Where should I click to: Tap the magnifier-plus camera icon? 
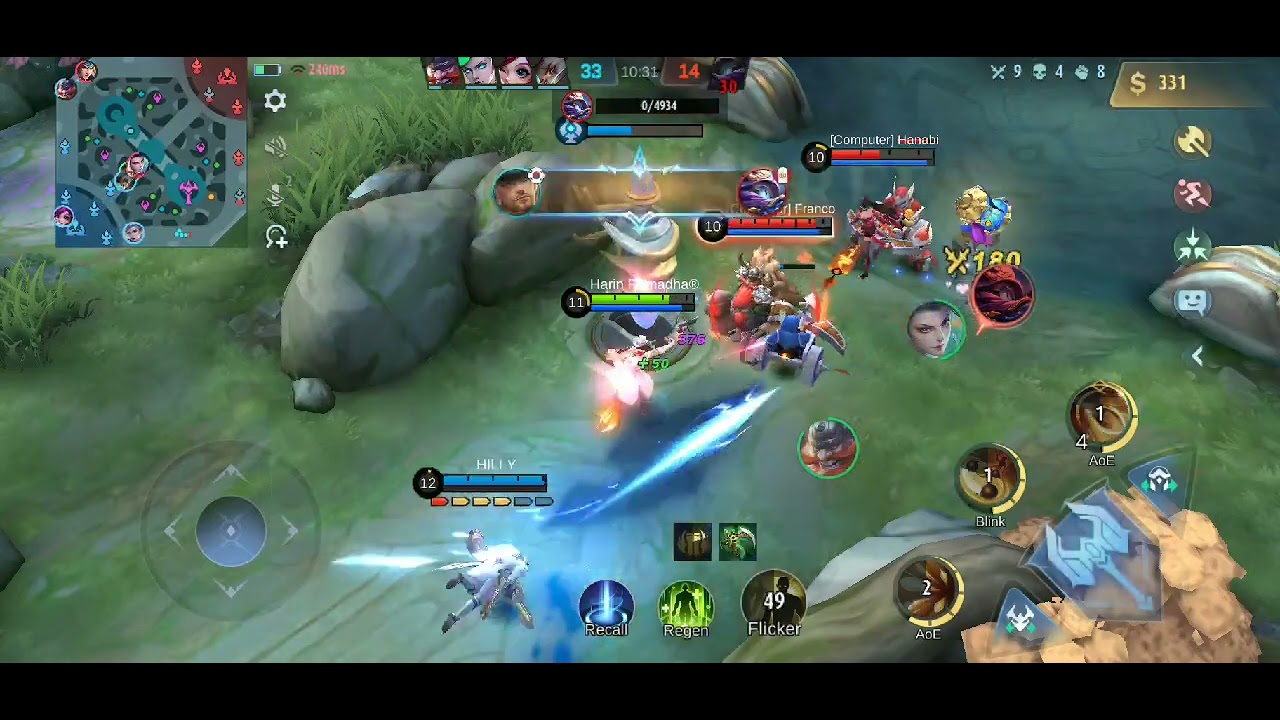point(277,237)
